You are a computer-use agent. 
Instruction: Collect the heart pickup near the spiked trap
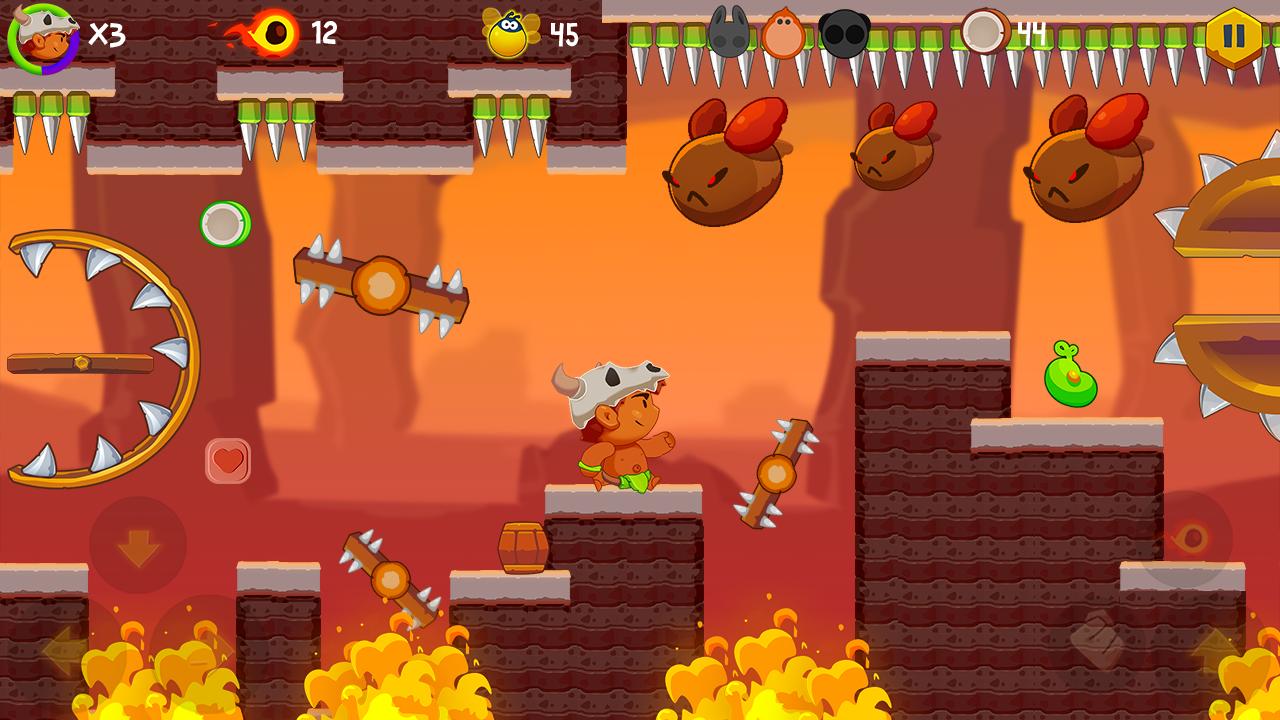(x=229, y=462)
